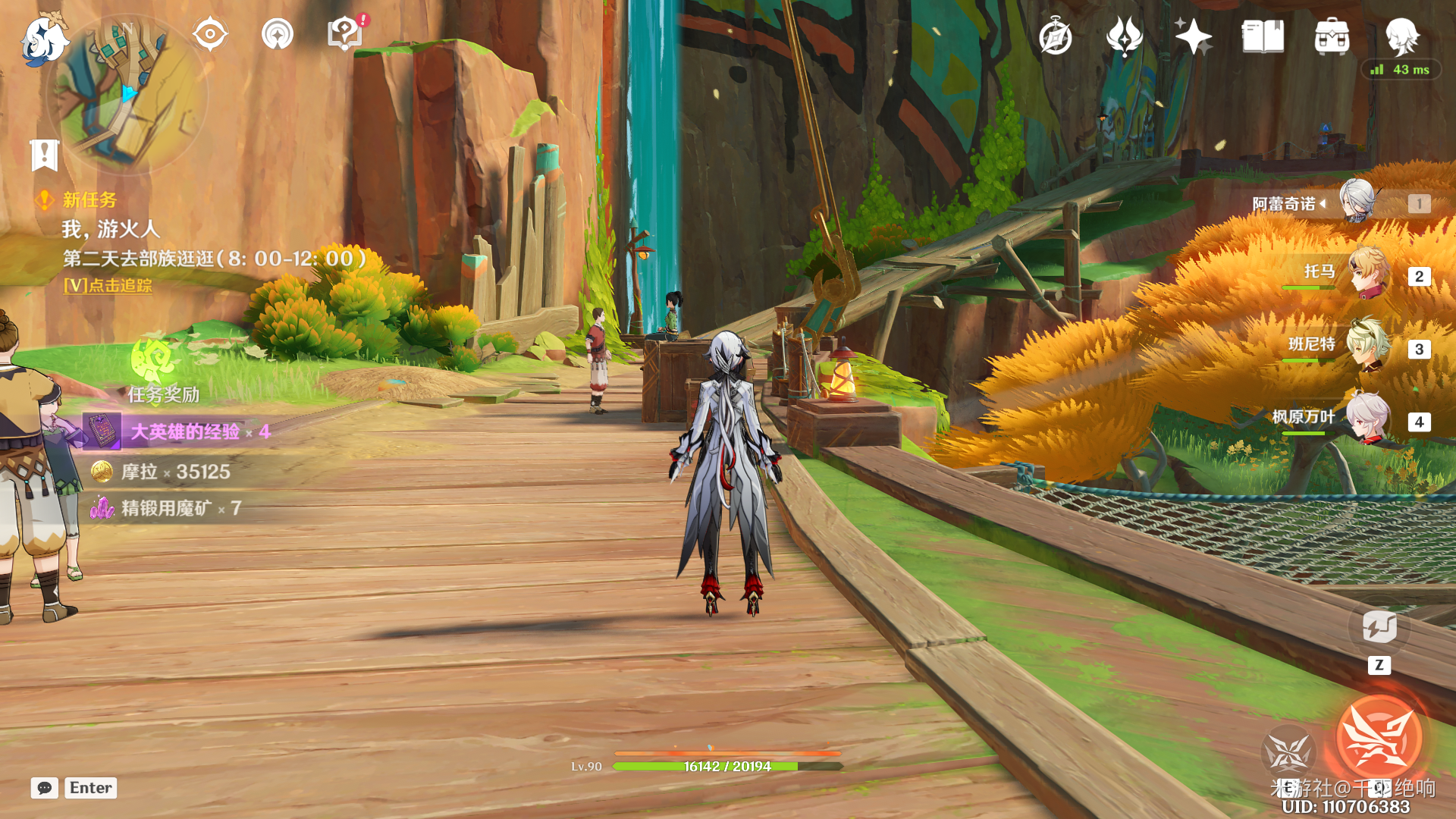This screenshot has height=819, width=1456.
Task: Select active character 阿蕾奇诺
Action: 1357,202
